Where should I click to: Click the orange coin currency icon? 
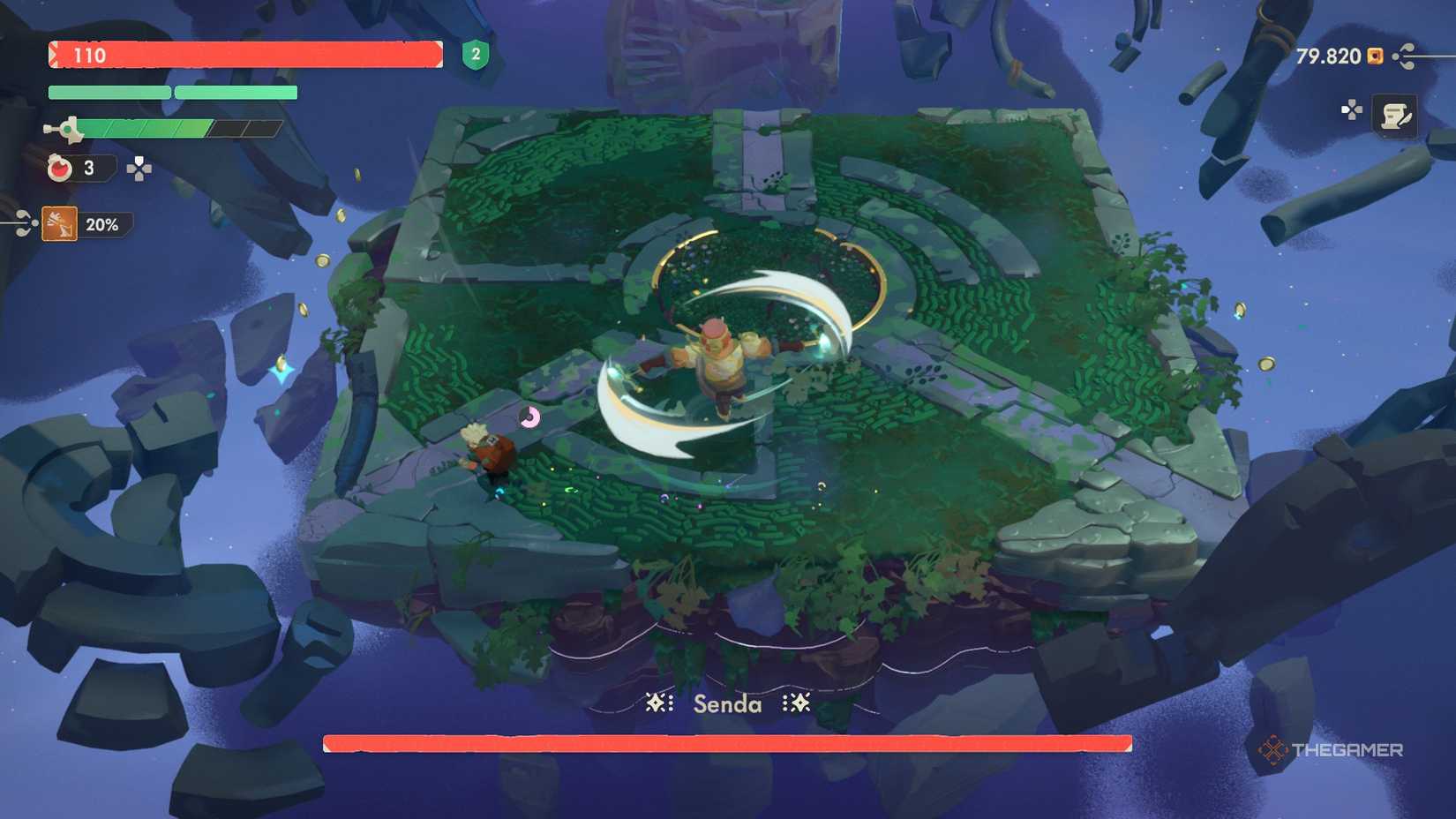[1373, 56]
